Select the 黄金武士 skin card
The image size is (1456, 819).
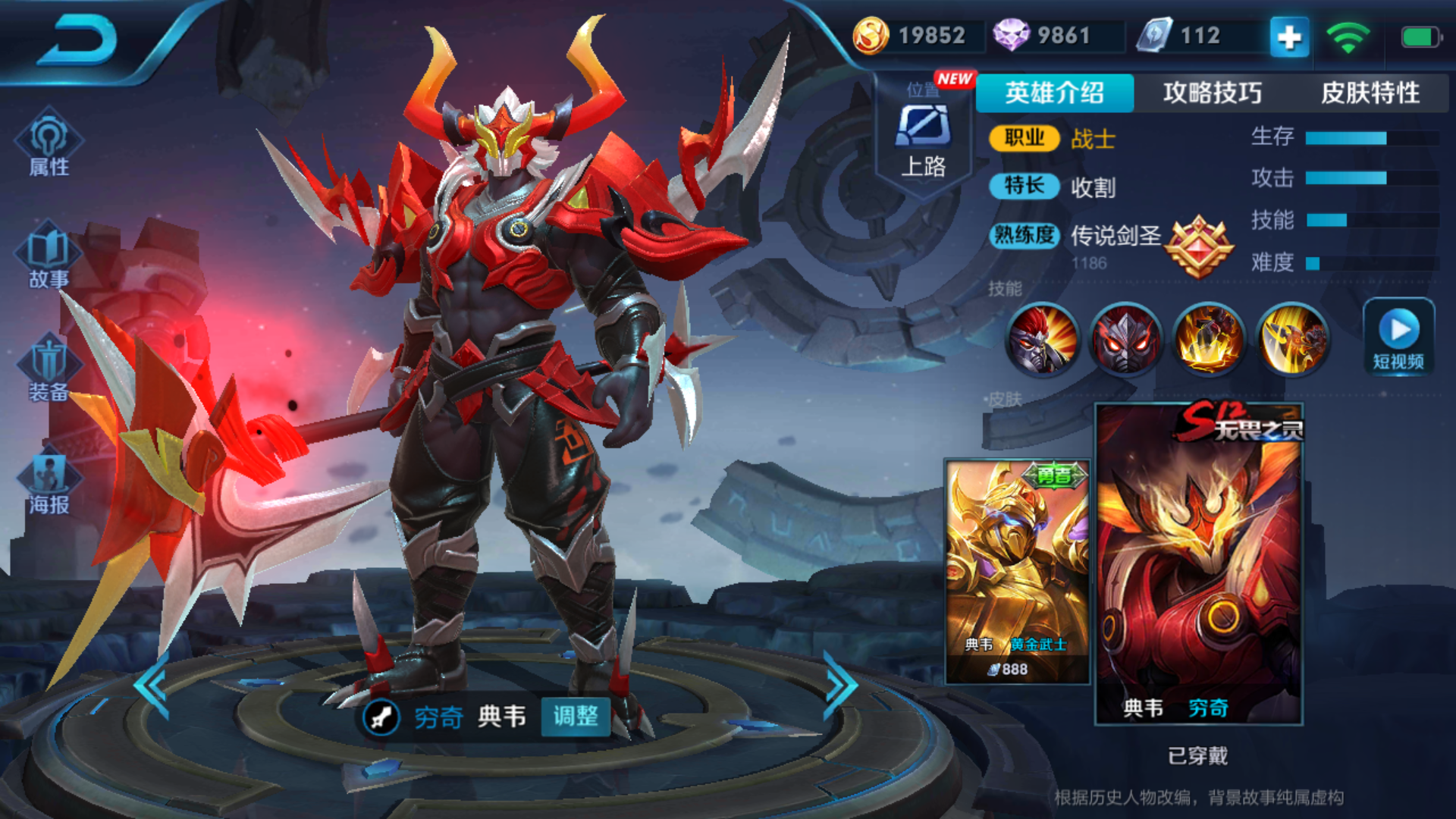(1017, 570)
